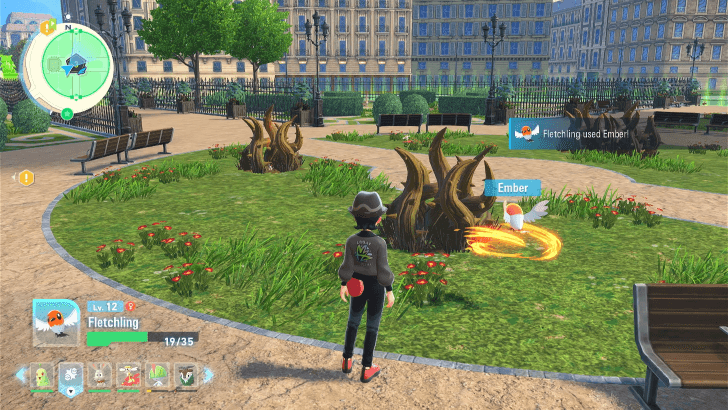Pick the dark-hooded last party Pokémon

pos(187,375)
